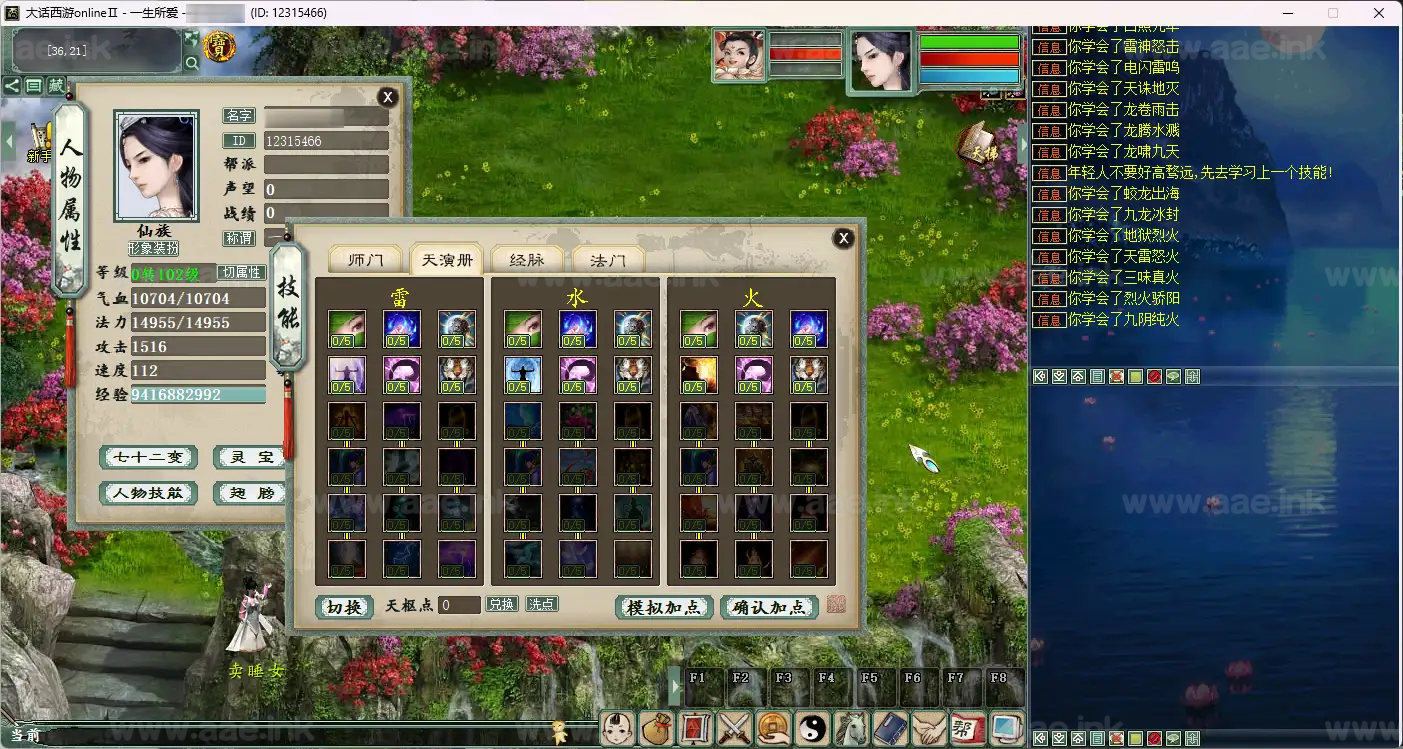Switch to the 师门 tab

tap(365, 260)
